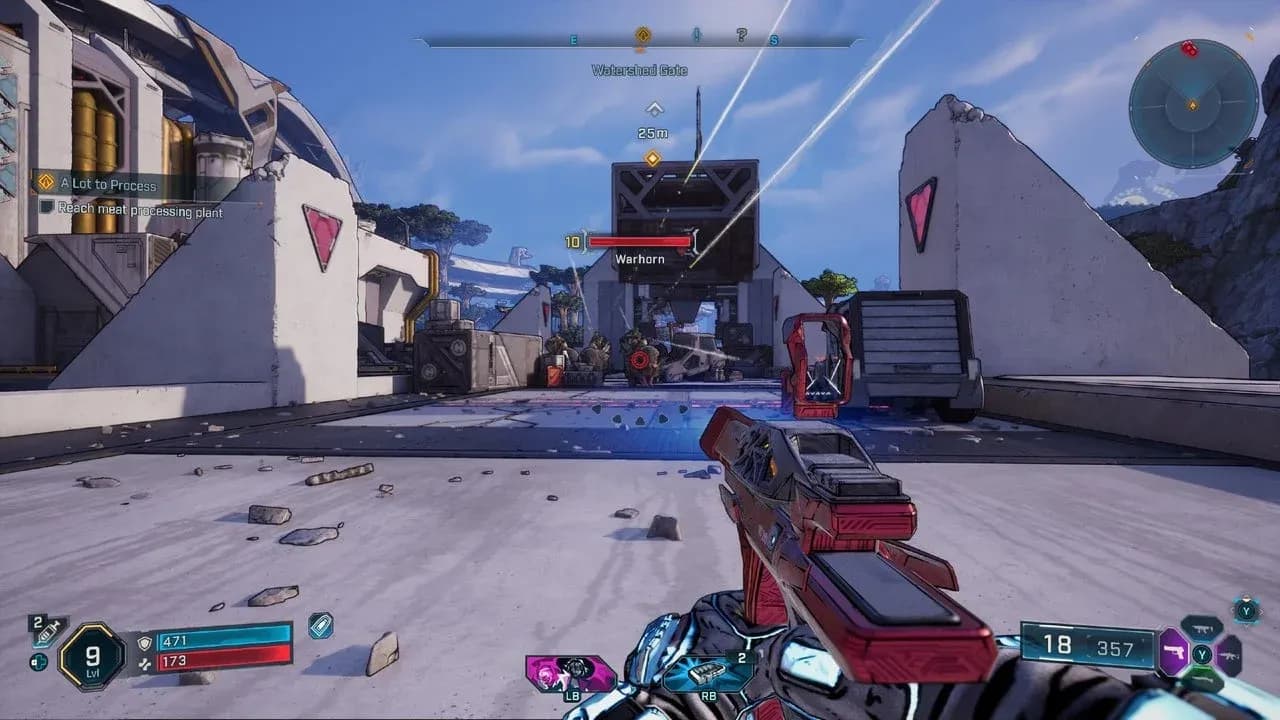Click the red enemy marker on minimap

pos(1189,48)
